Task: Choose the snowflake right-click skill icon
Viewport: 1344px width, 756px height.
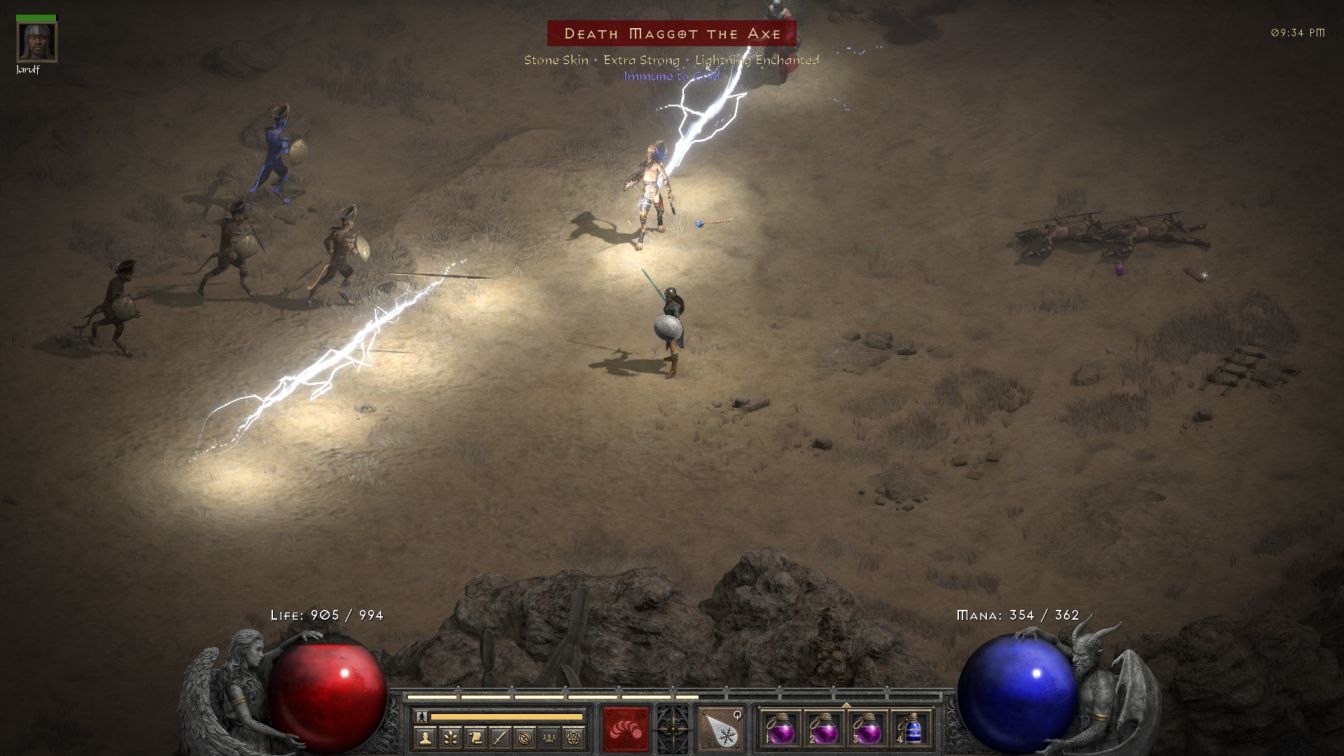Action: (720, 728)
